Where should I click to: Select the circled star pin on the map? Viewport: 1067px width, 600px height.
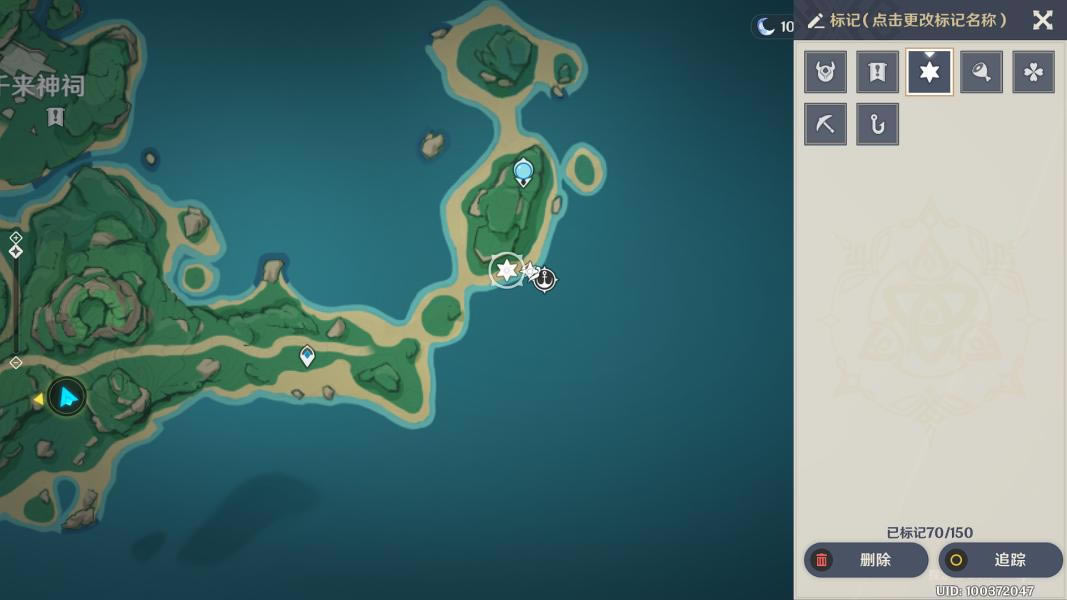click(x=506, y=270)
